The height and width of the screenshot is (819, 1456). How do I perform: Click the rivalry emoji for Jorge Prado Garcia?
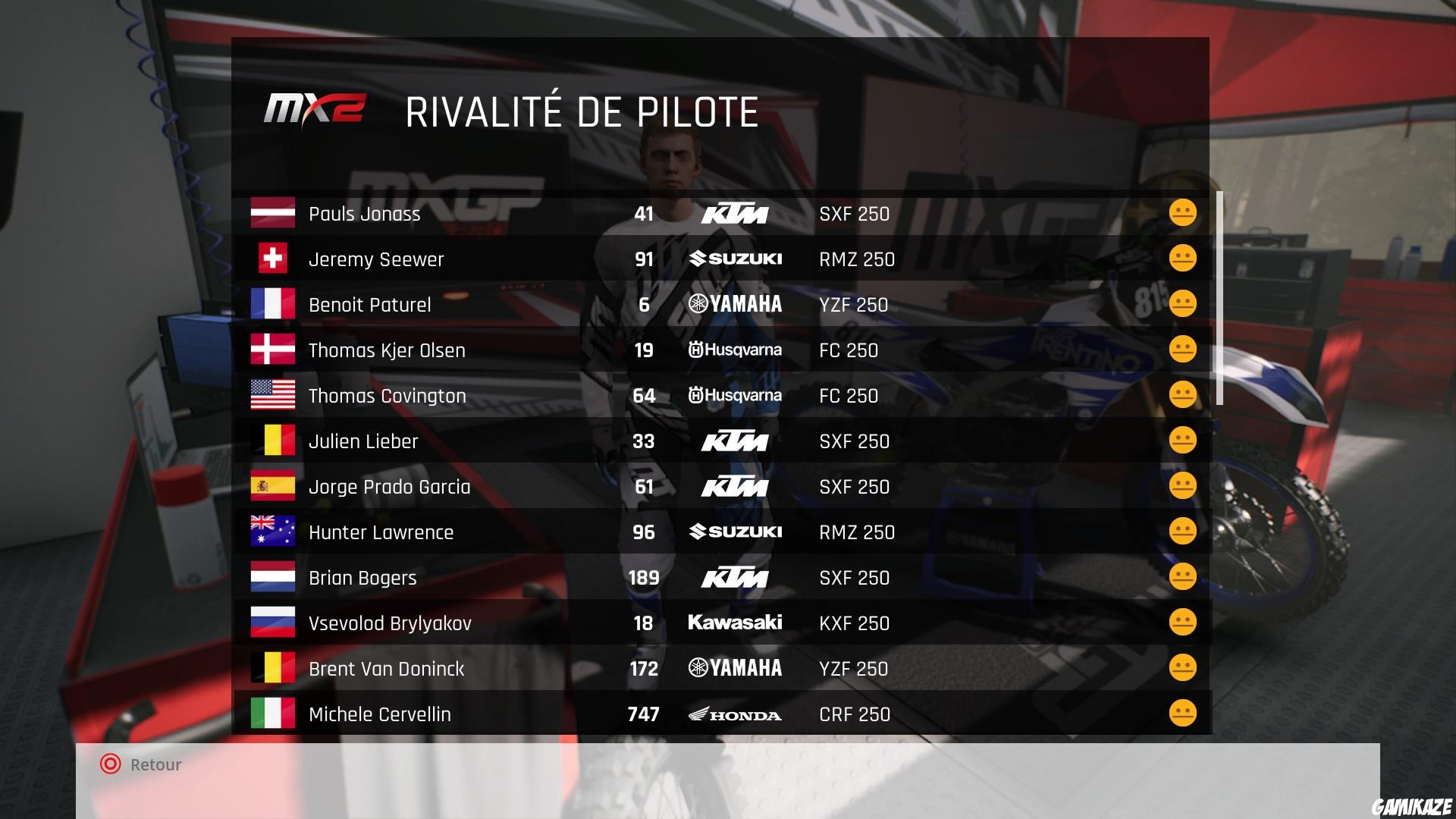pyautogui.click(x=1181, y=486)
